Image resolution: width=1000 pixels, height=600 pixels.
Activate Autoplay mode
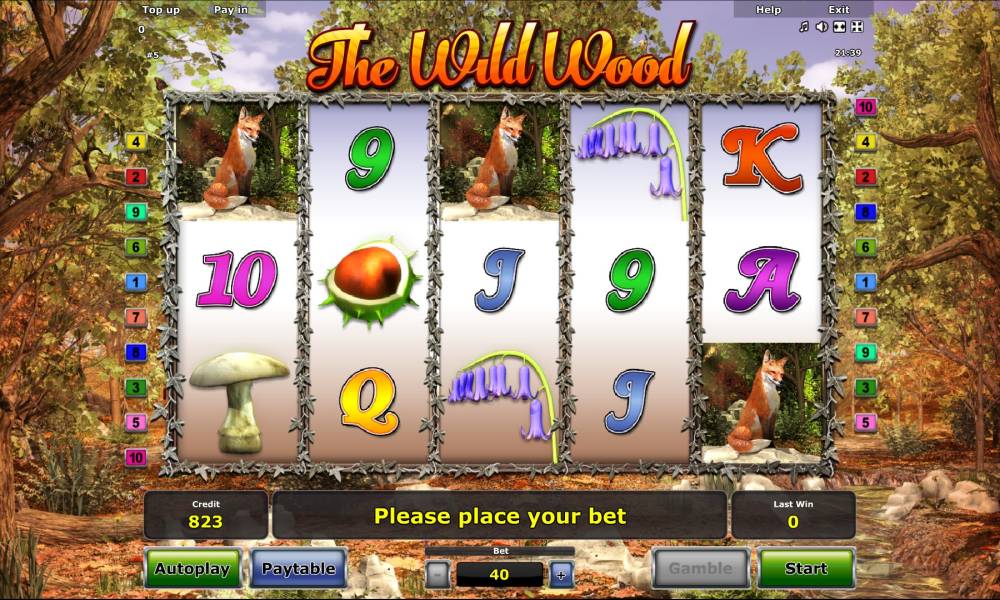click(192, 568)
